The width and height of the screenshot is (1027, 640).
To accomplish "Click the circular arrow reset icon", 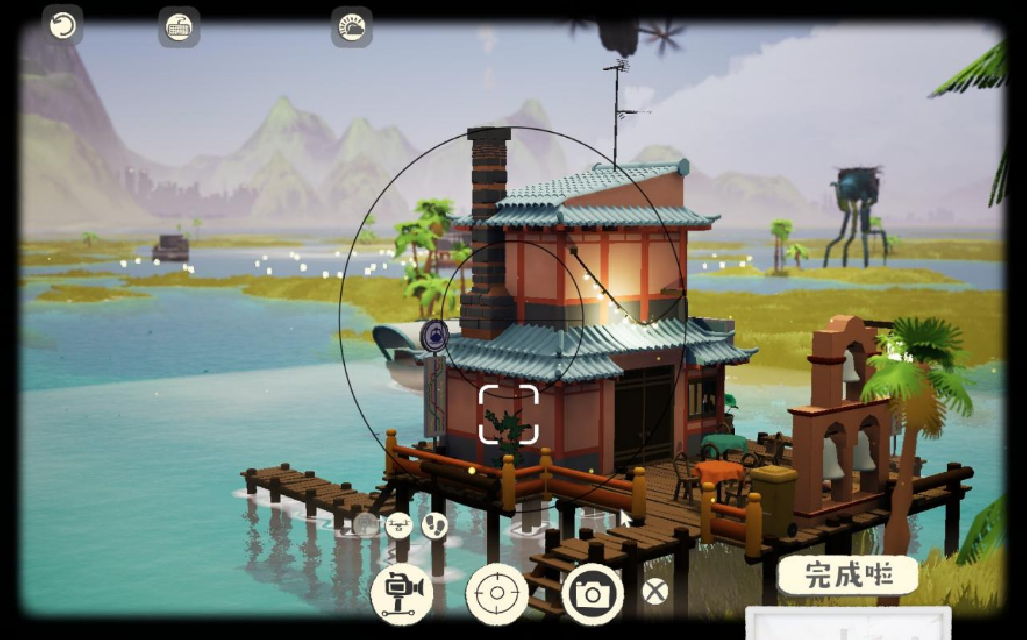I will pos(63,25).
